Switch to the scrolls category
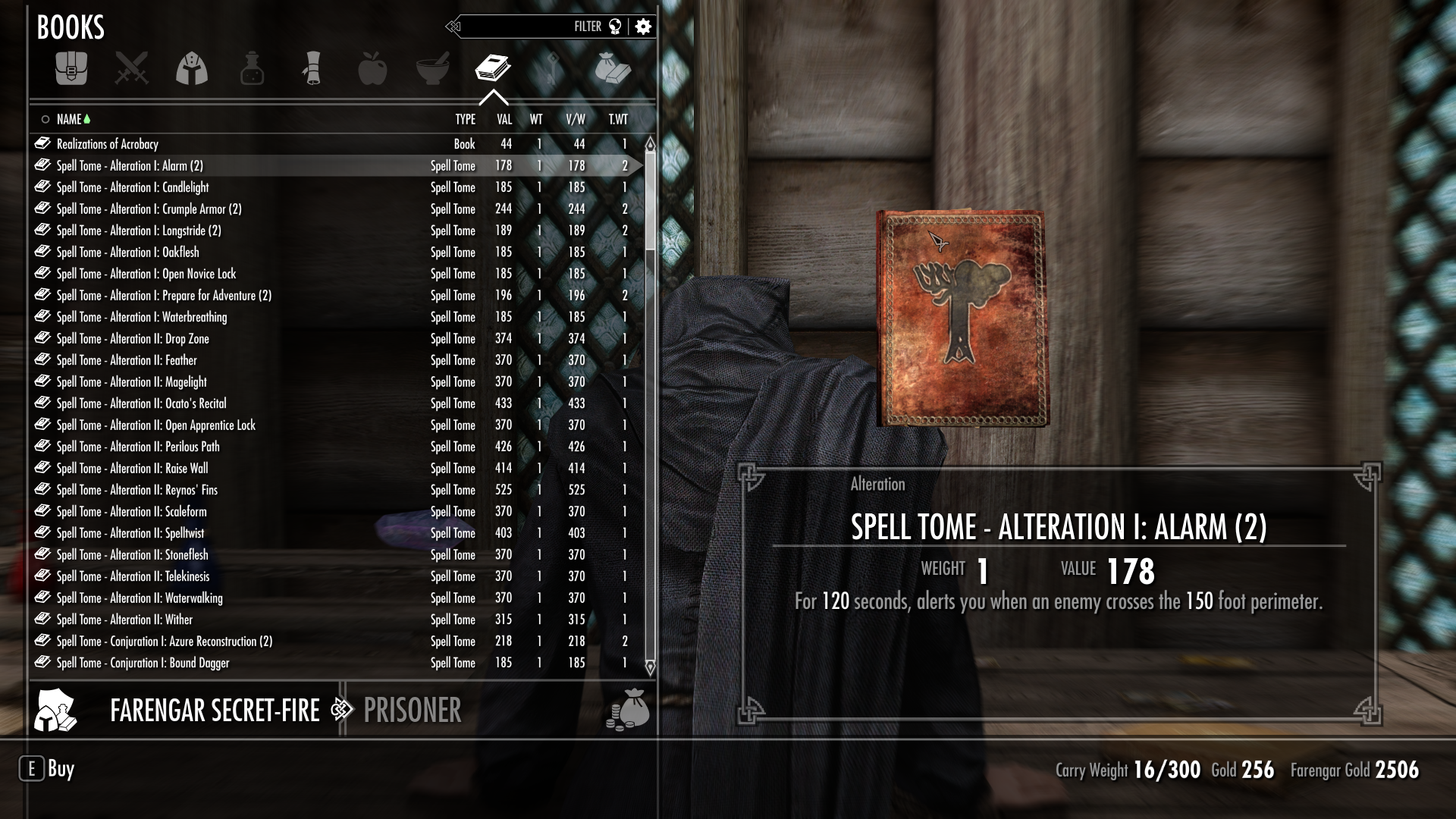This screenshot has height=819, width=1456. tap(312, 68)
